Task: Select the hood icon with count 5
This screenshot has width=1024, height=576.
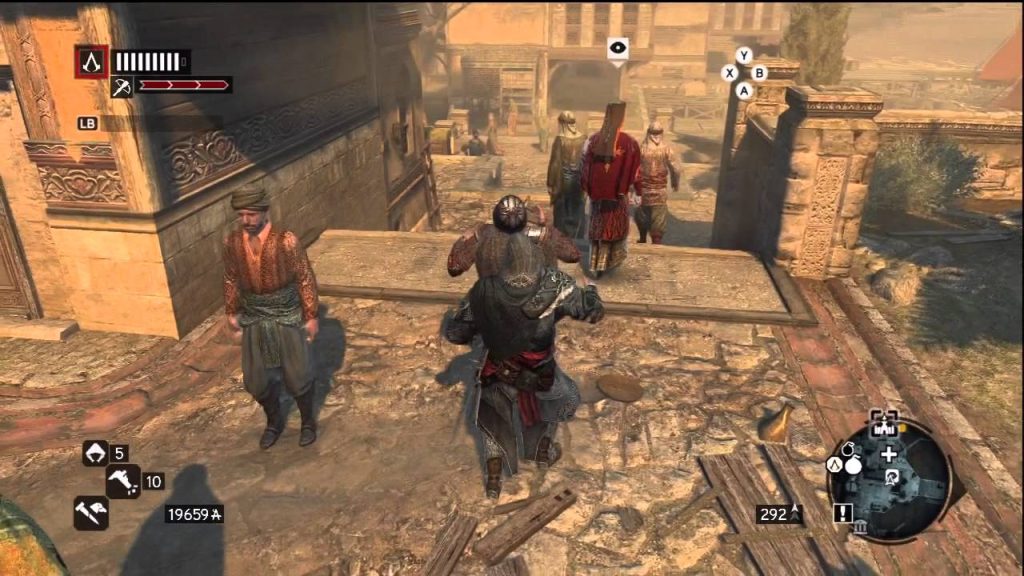Action: click(x=95, y=453)
